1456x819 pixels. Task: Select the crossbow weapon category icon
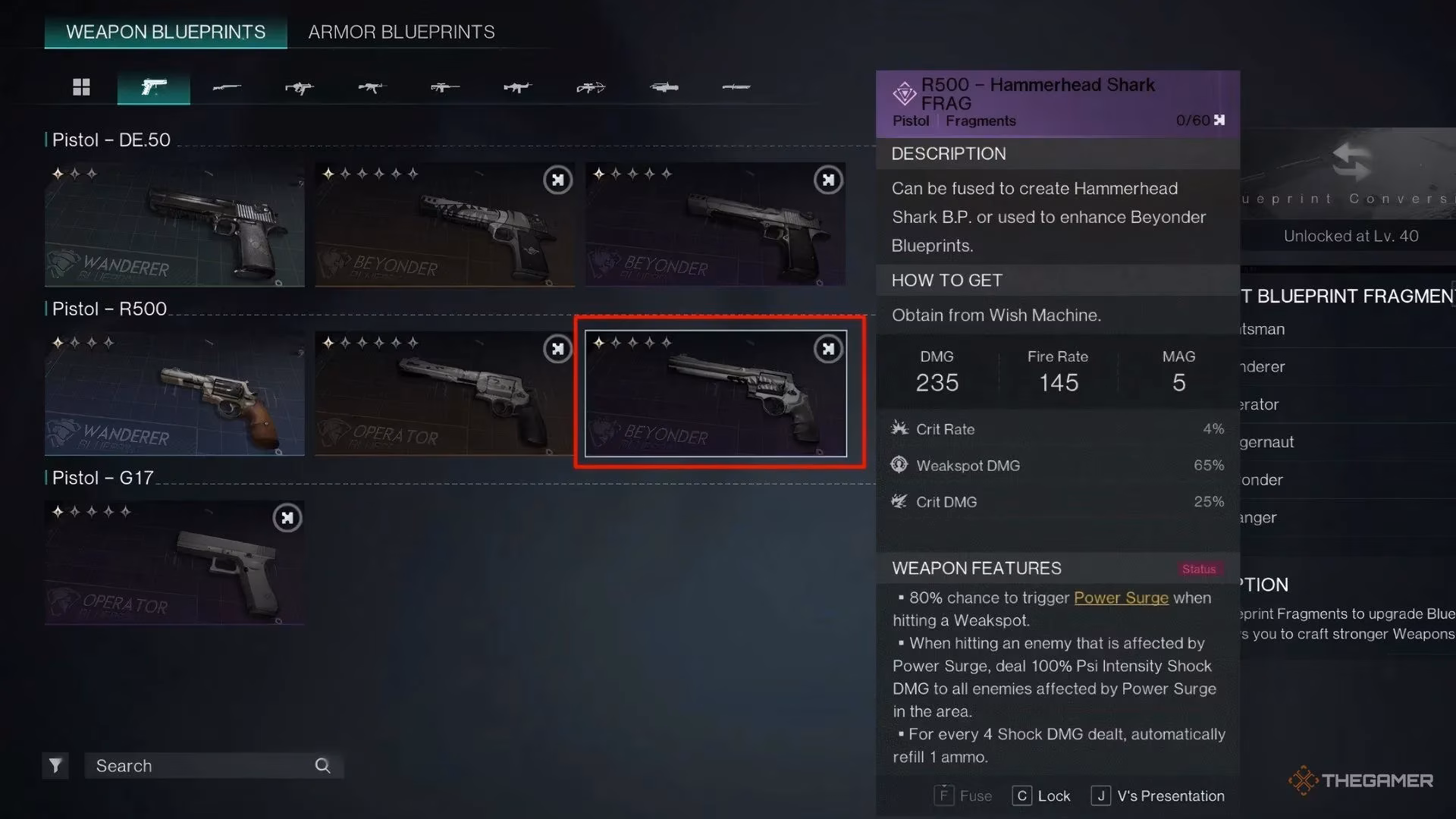[x=590, y=87]
